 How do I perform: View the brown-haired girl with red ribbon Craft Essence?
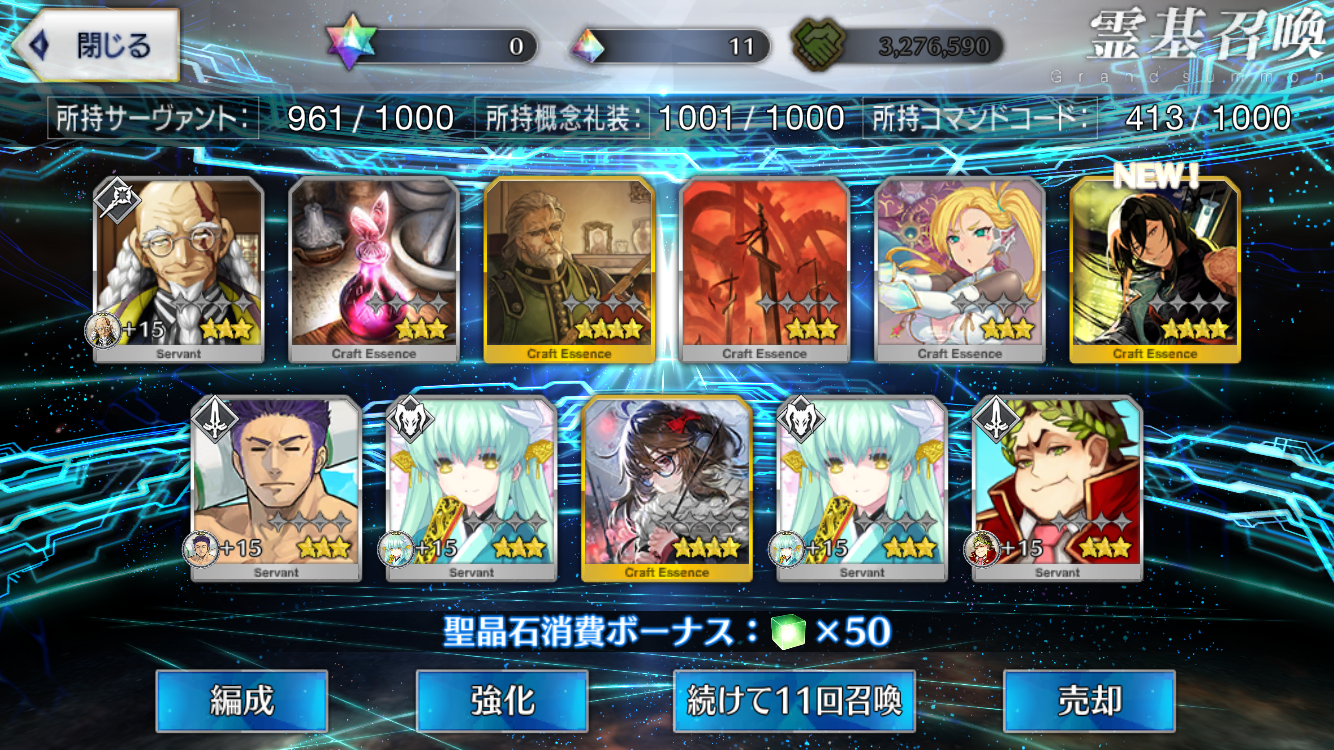[x=667, y=488]
